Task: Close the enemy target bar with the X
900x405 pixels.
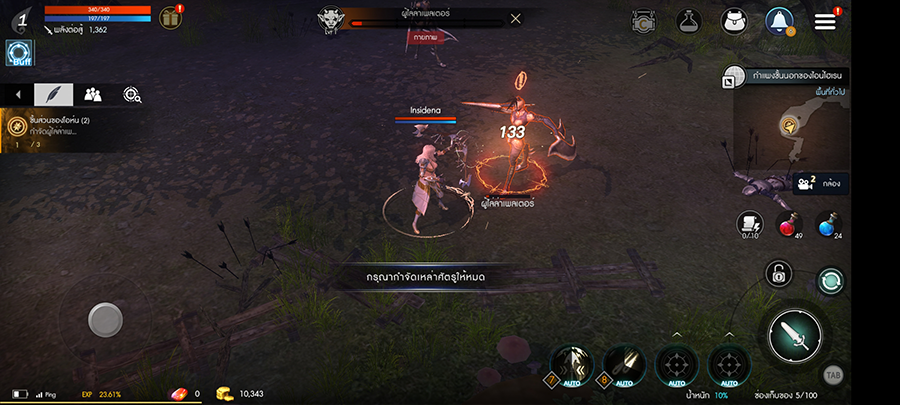Action: (515, 18)
